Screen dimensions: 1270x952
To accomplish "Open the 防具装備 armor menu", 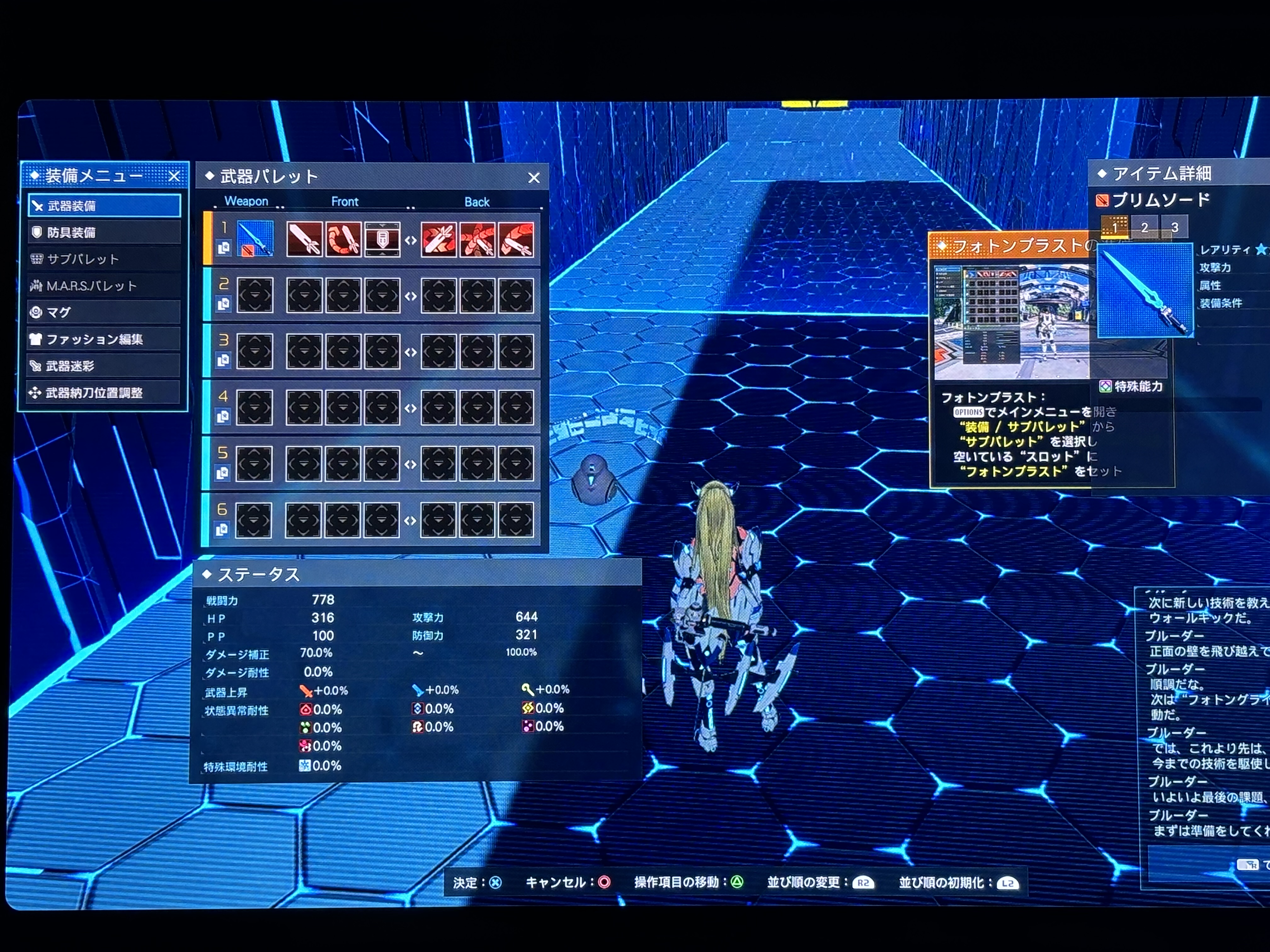I will [x=104, y=232].
